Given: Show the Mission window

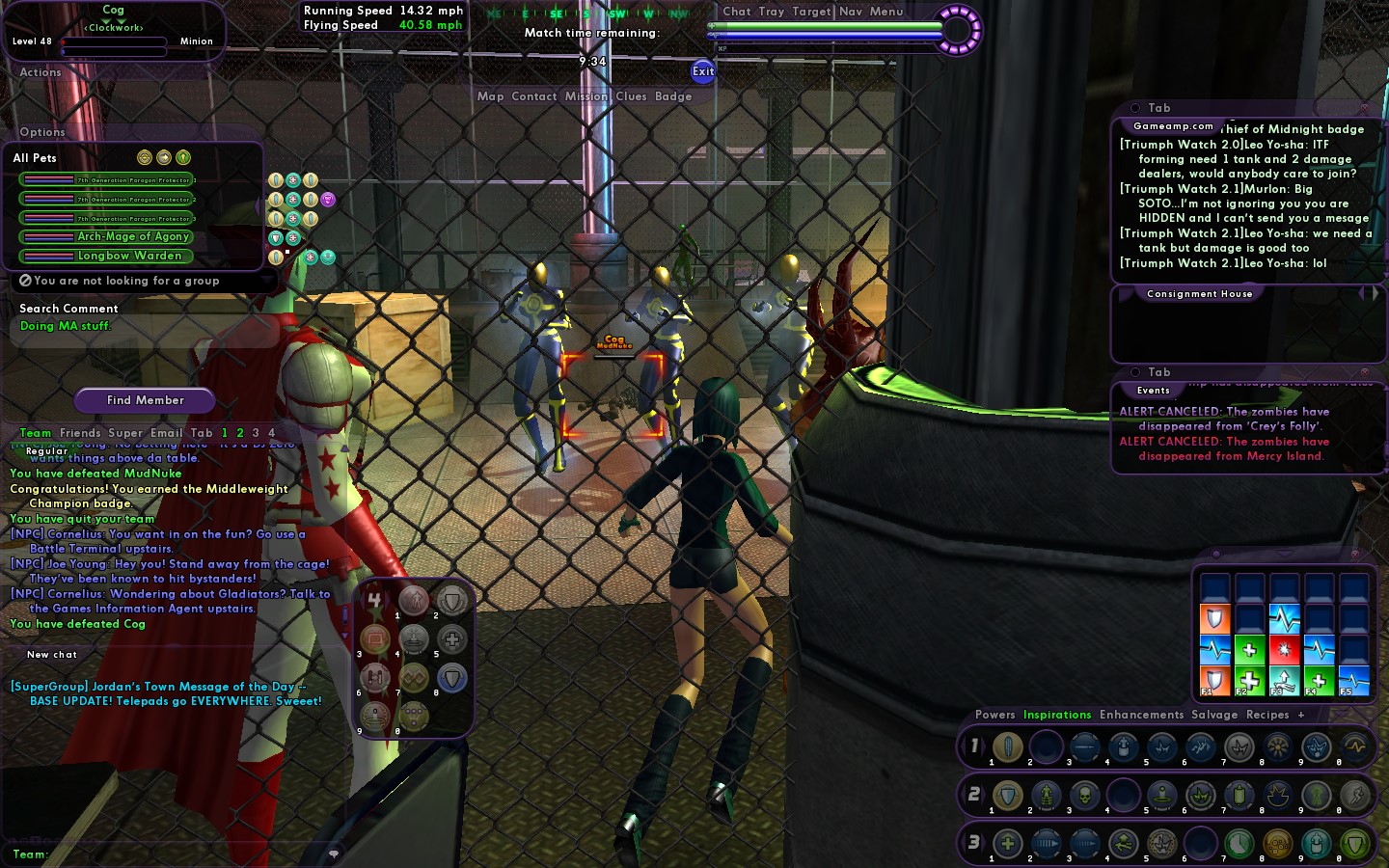Looking at the screenshot, I should [x=586, y=96].
